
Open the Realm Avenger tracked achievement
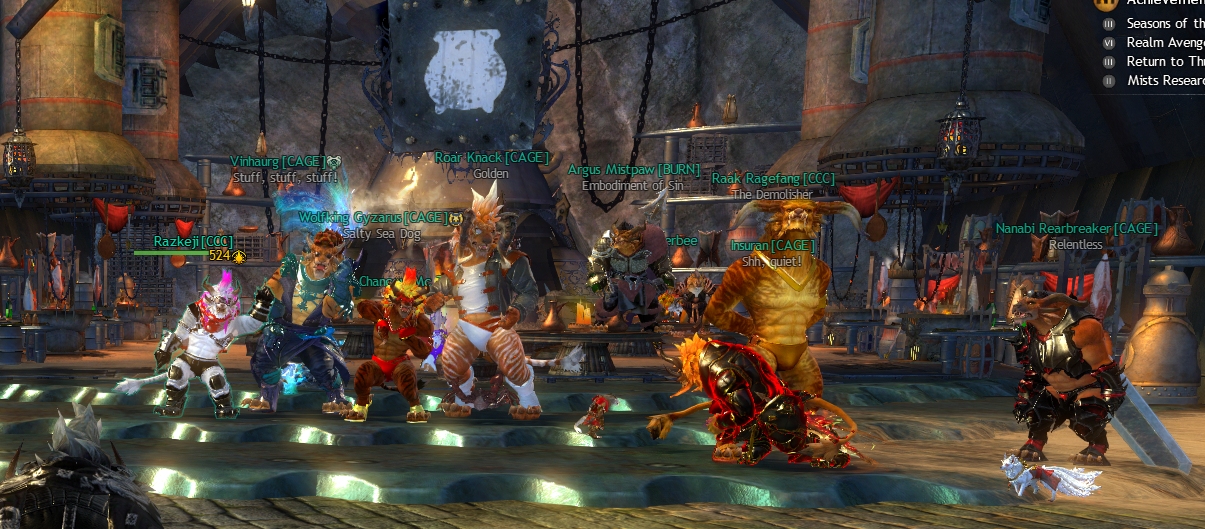pyautogui.click(x=1164, y=42)
